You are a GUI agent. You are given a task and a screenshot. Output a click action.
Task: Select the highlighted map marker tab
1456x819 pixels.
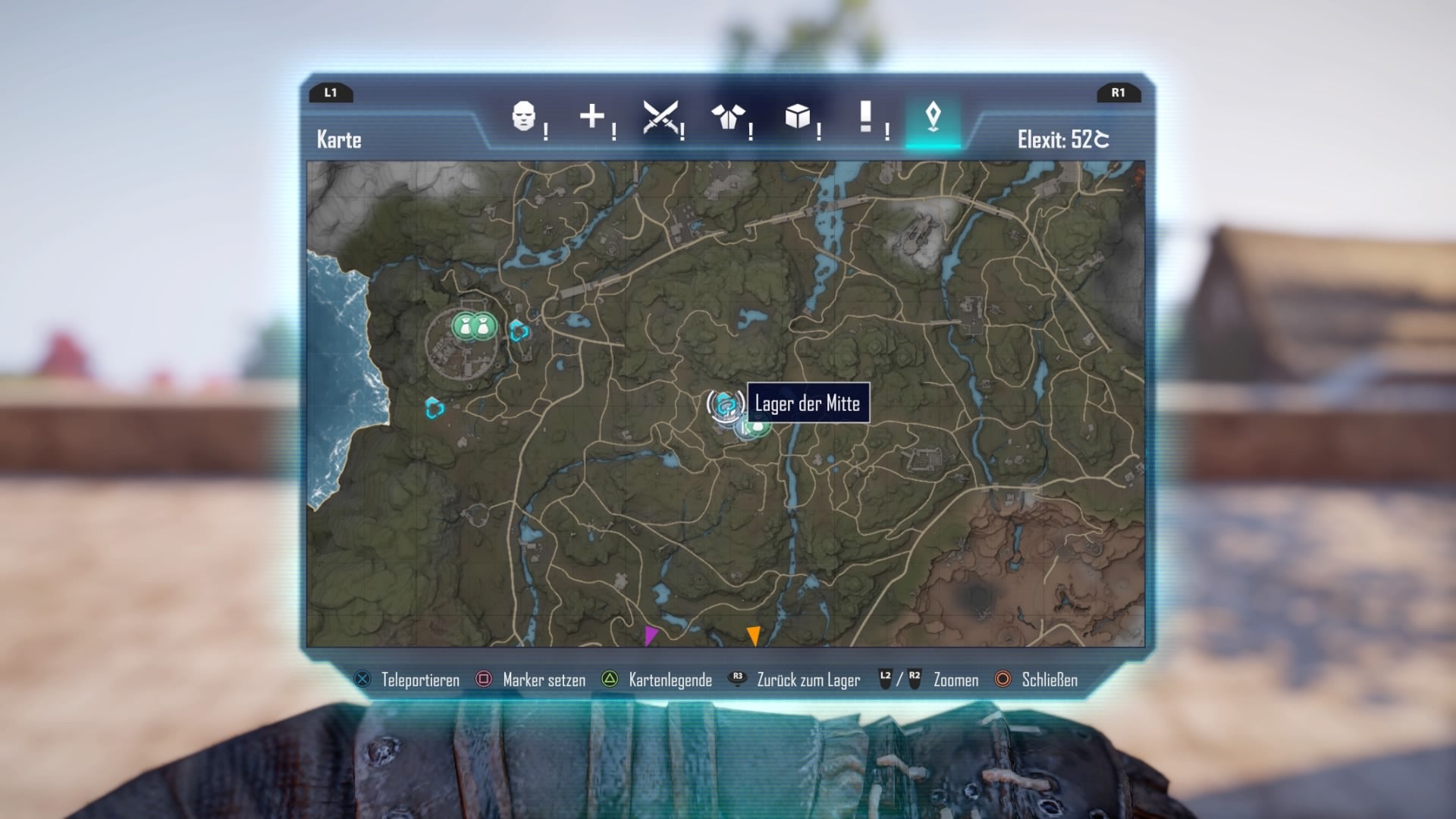pyautogui.click(x=933, y=117)
